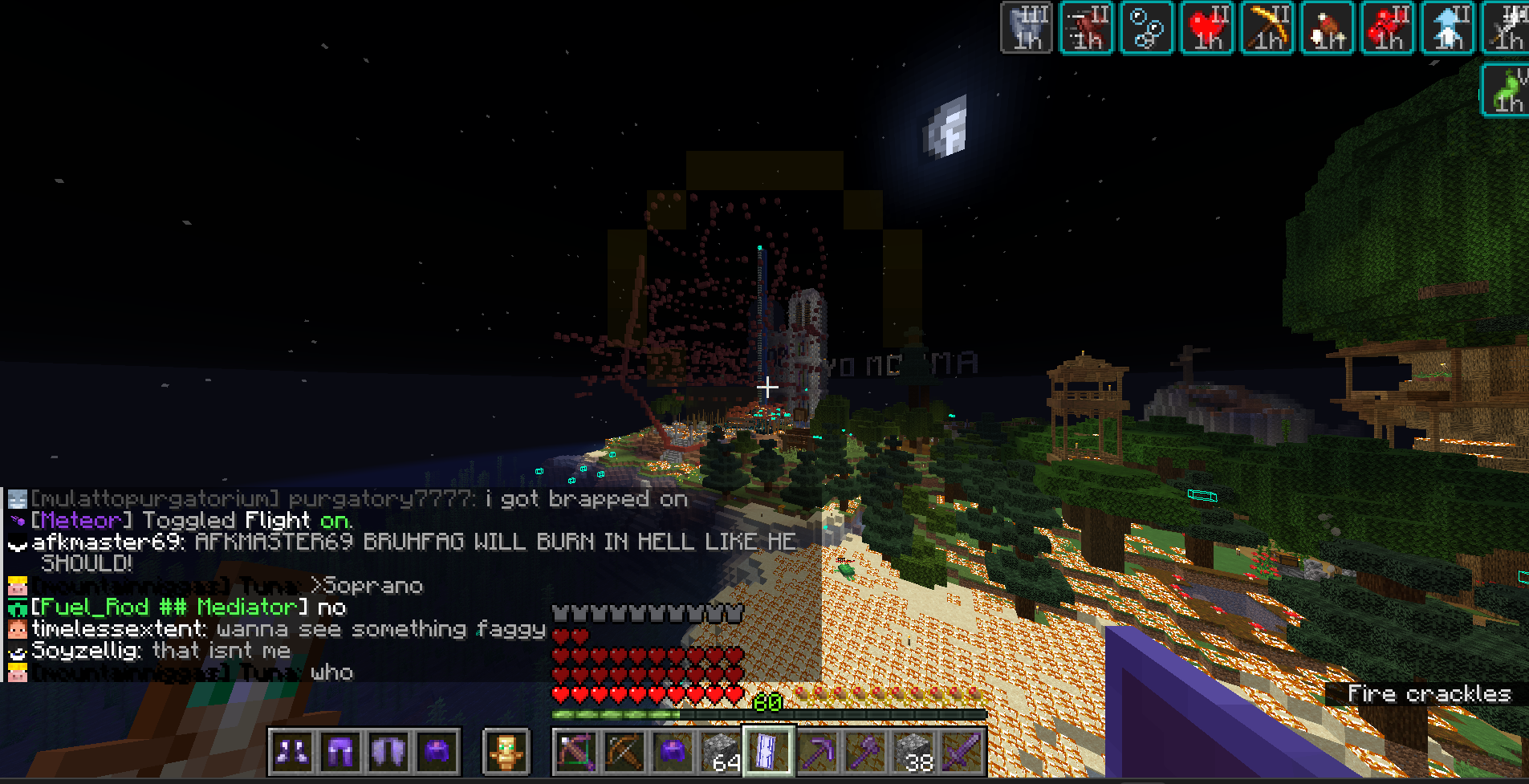Click the cluster of red hearts effect icon
The width and height of the screenshot is (1529, 784).
(x=1388, y=28)
